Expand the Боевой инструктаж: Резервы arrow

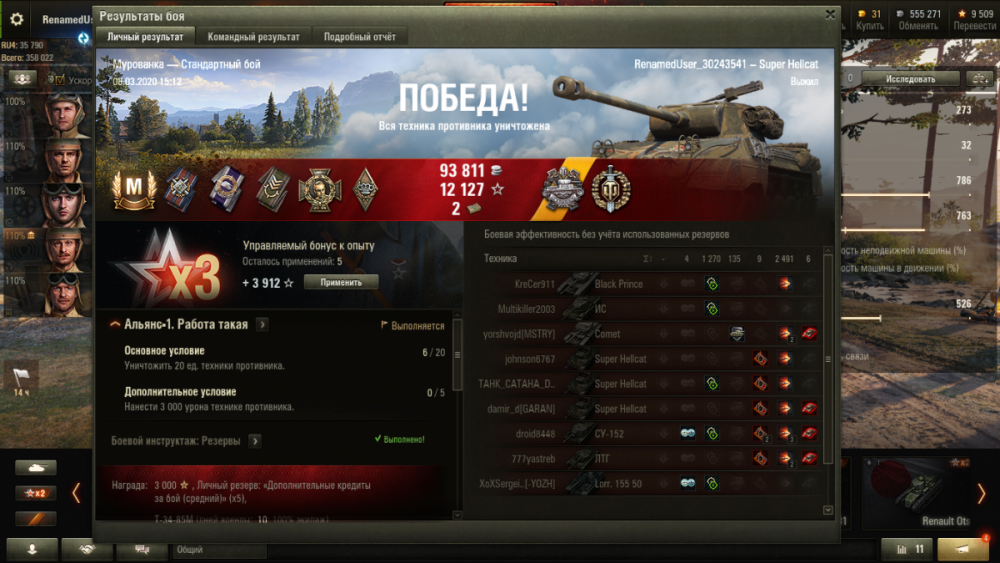pos(255,440)
